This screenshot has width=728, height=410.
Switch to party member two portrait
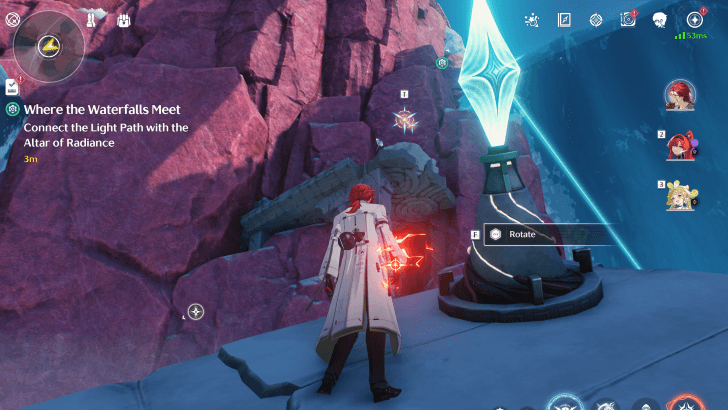(682, 146)
